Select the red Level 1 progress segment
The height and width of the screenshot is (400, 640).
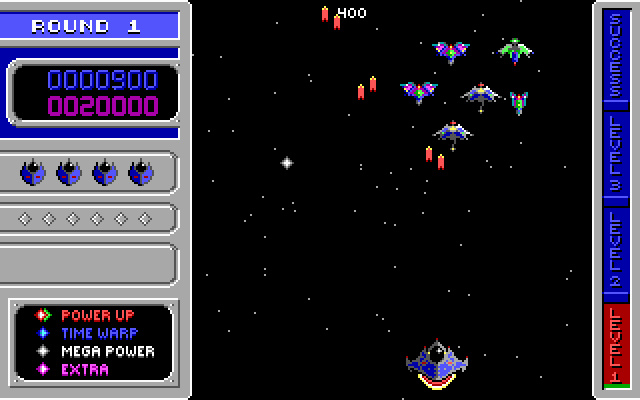616,343
